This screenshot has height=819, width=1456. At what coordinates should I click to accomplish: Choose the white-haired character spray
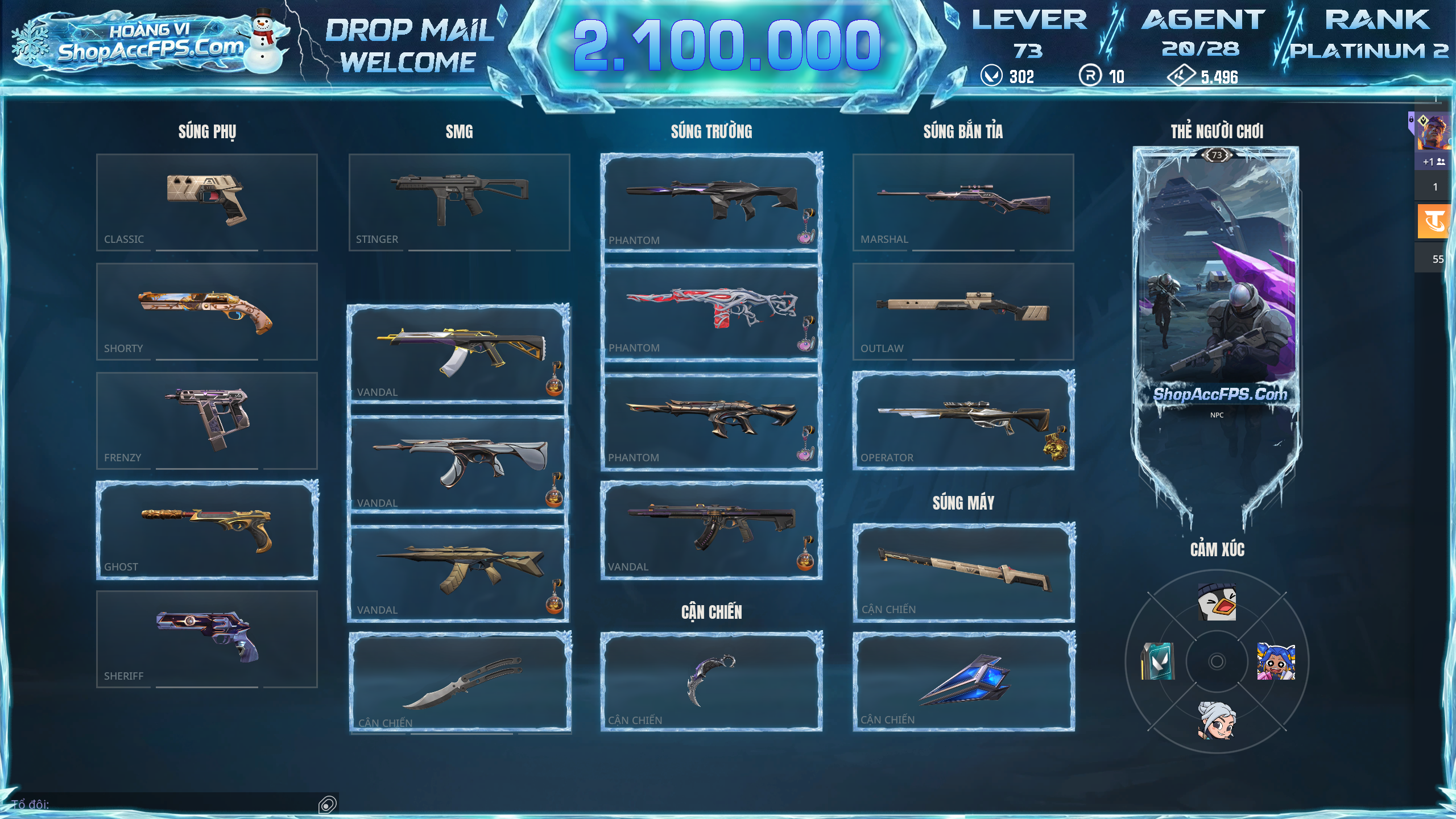click(x=1217, y=720)
